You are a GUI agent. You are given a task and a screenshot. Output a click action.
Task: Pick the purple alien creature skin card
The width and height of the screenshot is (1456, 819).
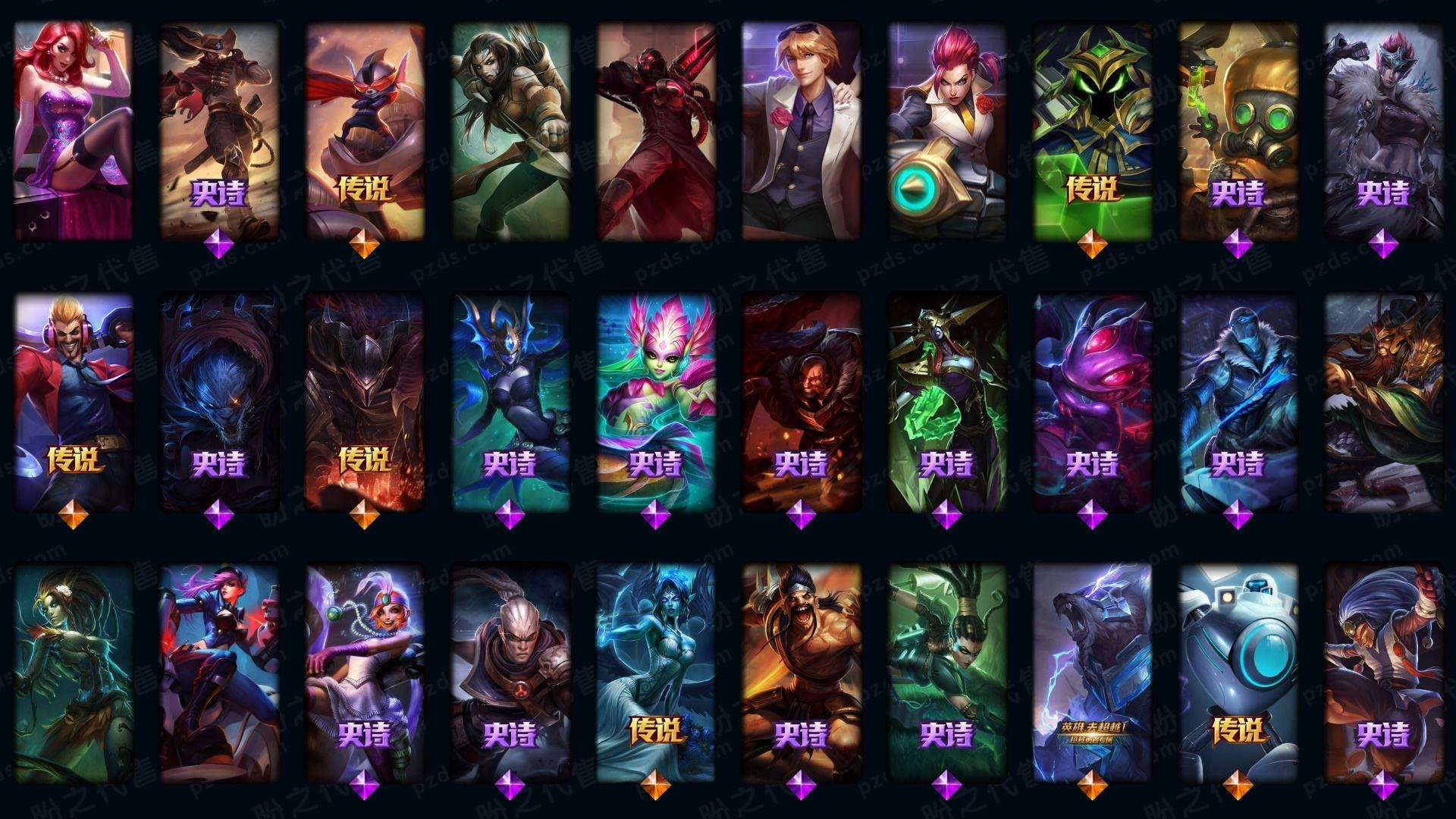pos(1093,402)
